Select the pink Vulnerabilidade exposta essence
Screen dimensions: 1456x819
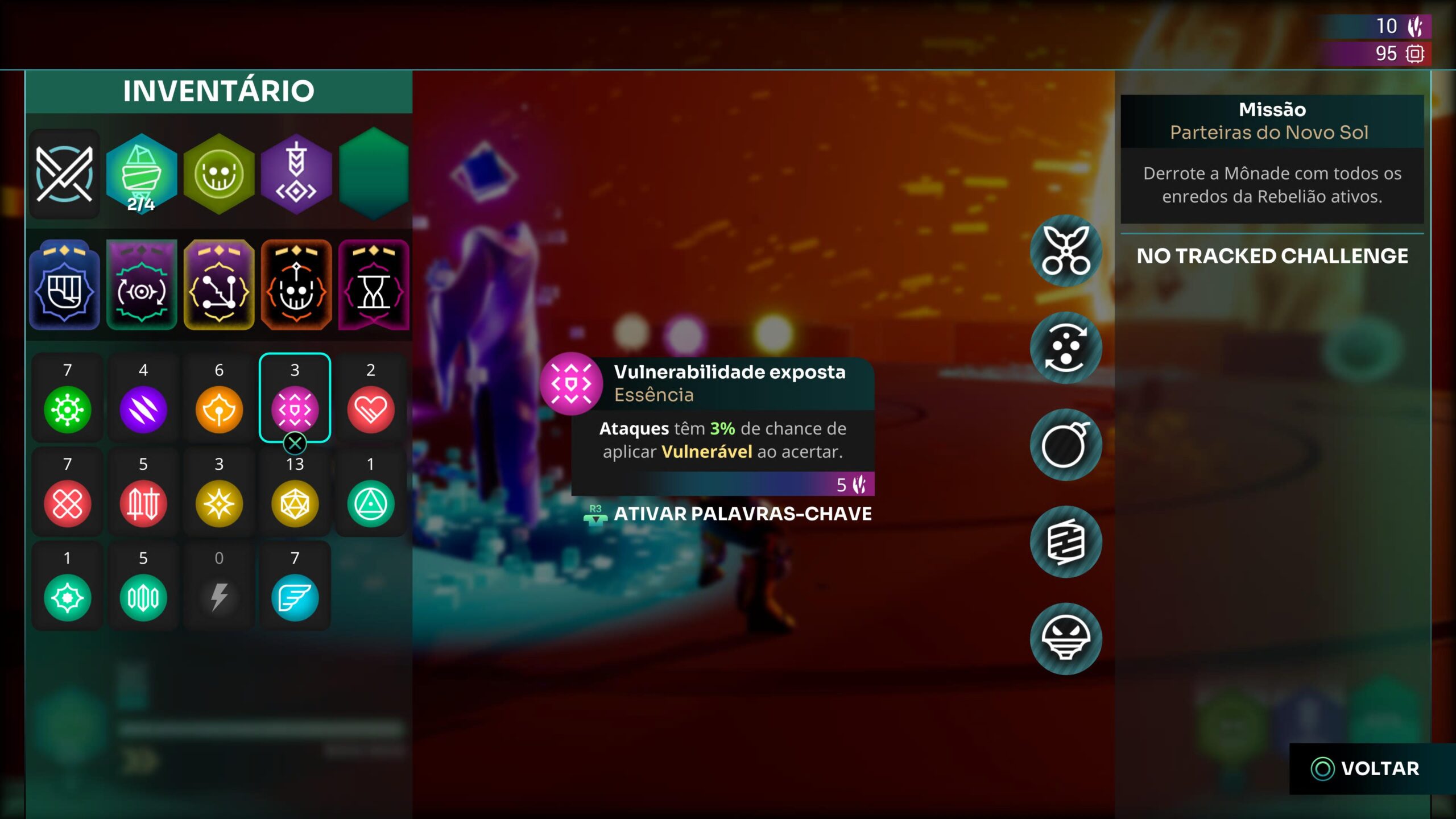coord(295,408)
